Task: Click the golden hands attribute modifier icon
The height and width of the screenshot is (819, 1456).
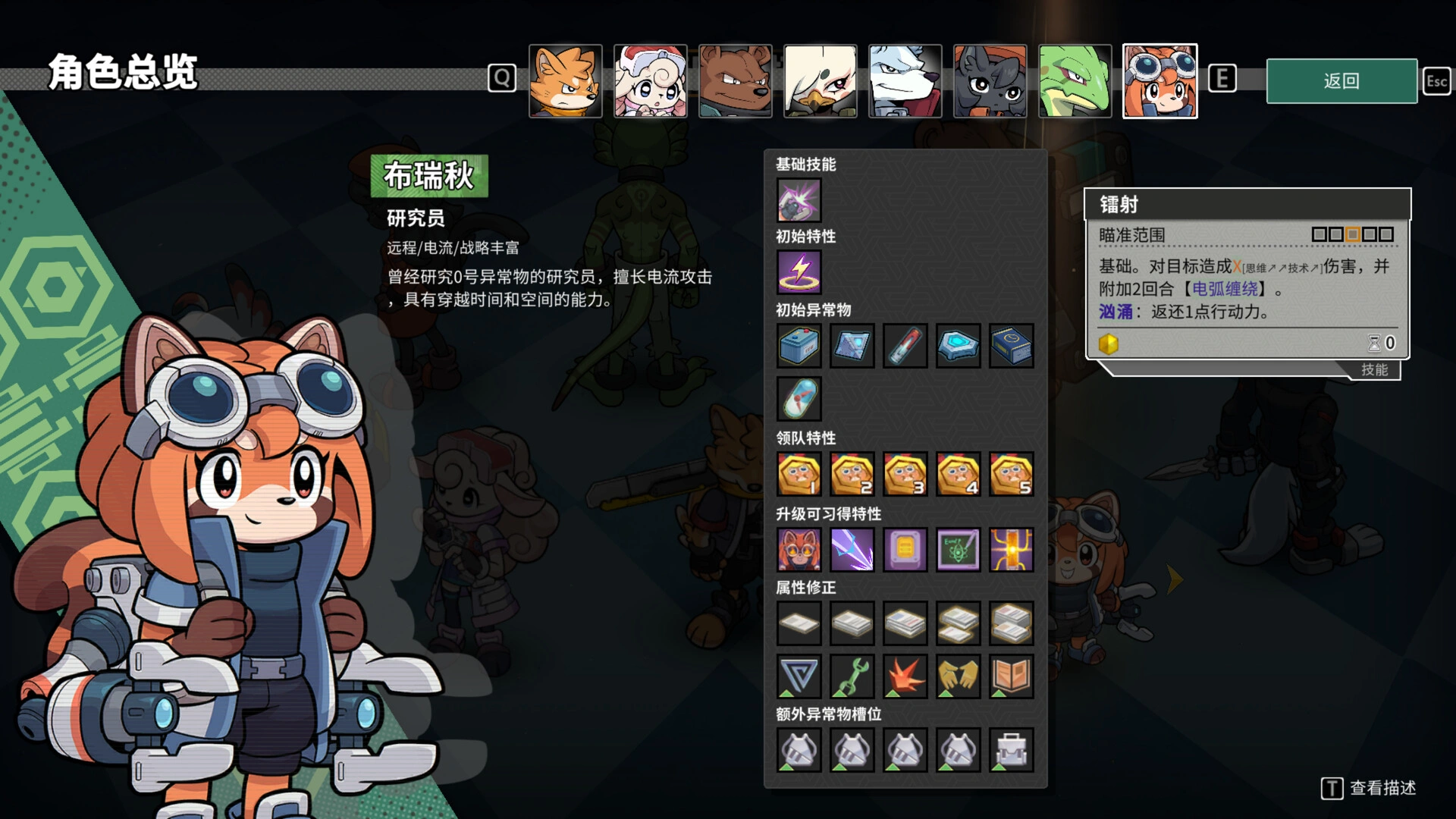Action: [x=958, y=676]
